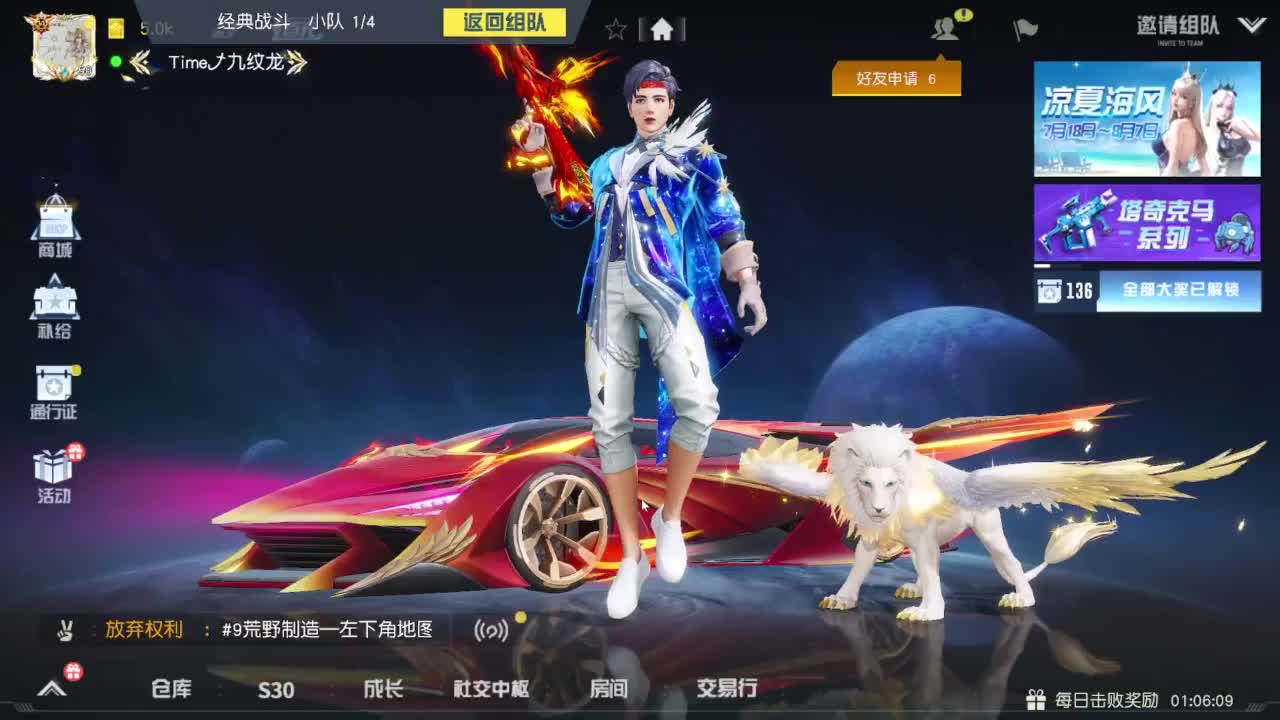Open the 交易行 trading tab

725,690
